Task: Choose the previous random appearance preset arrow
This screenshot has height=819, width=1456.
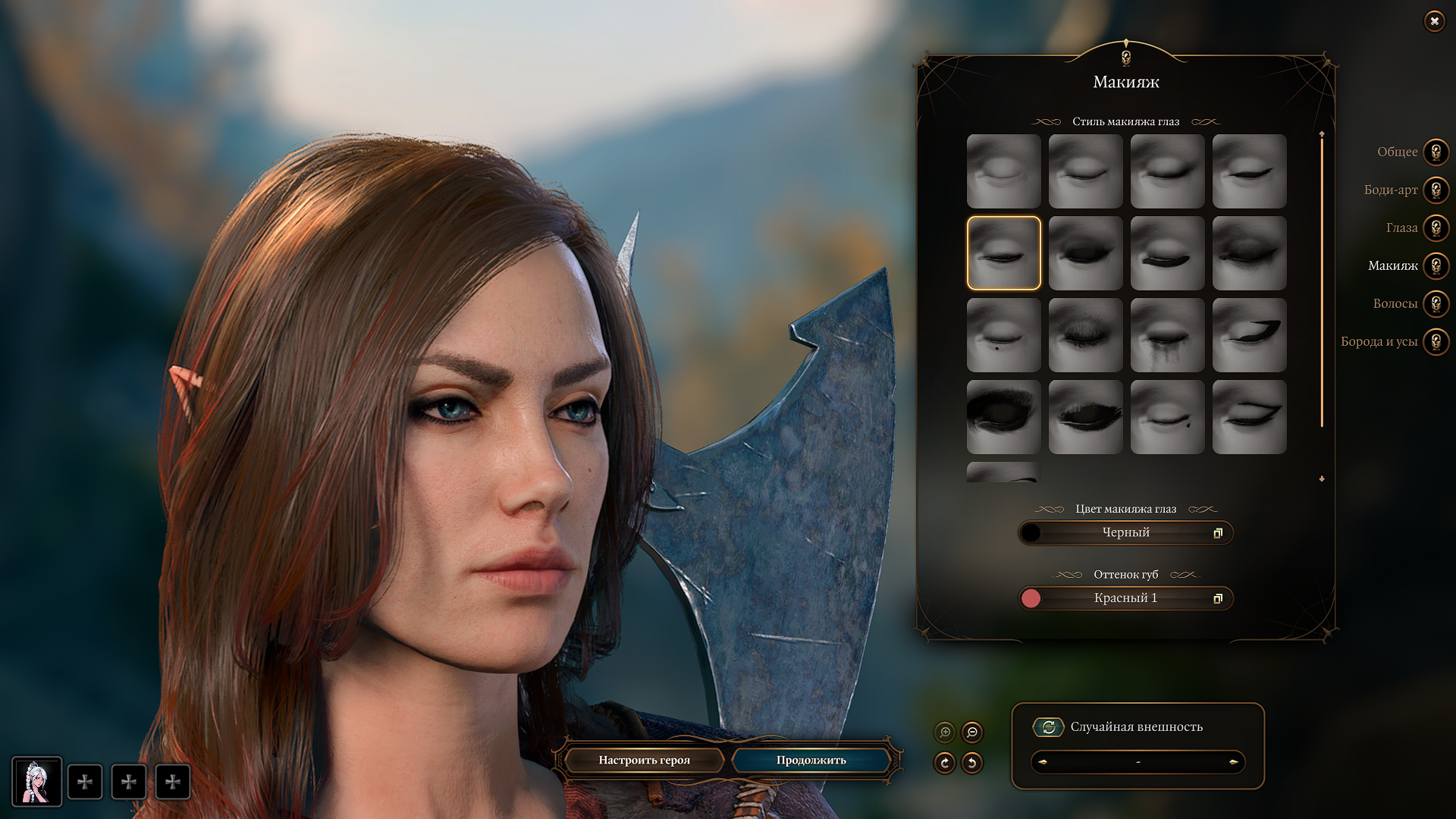Action: click(x=1043, y=762)
